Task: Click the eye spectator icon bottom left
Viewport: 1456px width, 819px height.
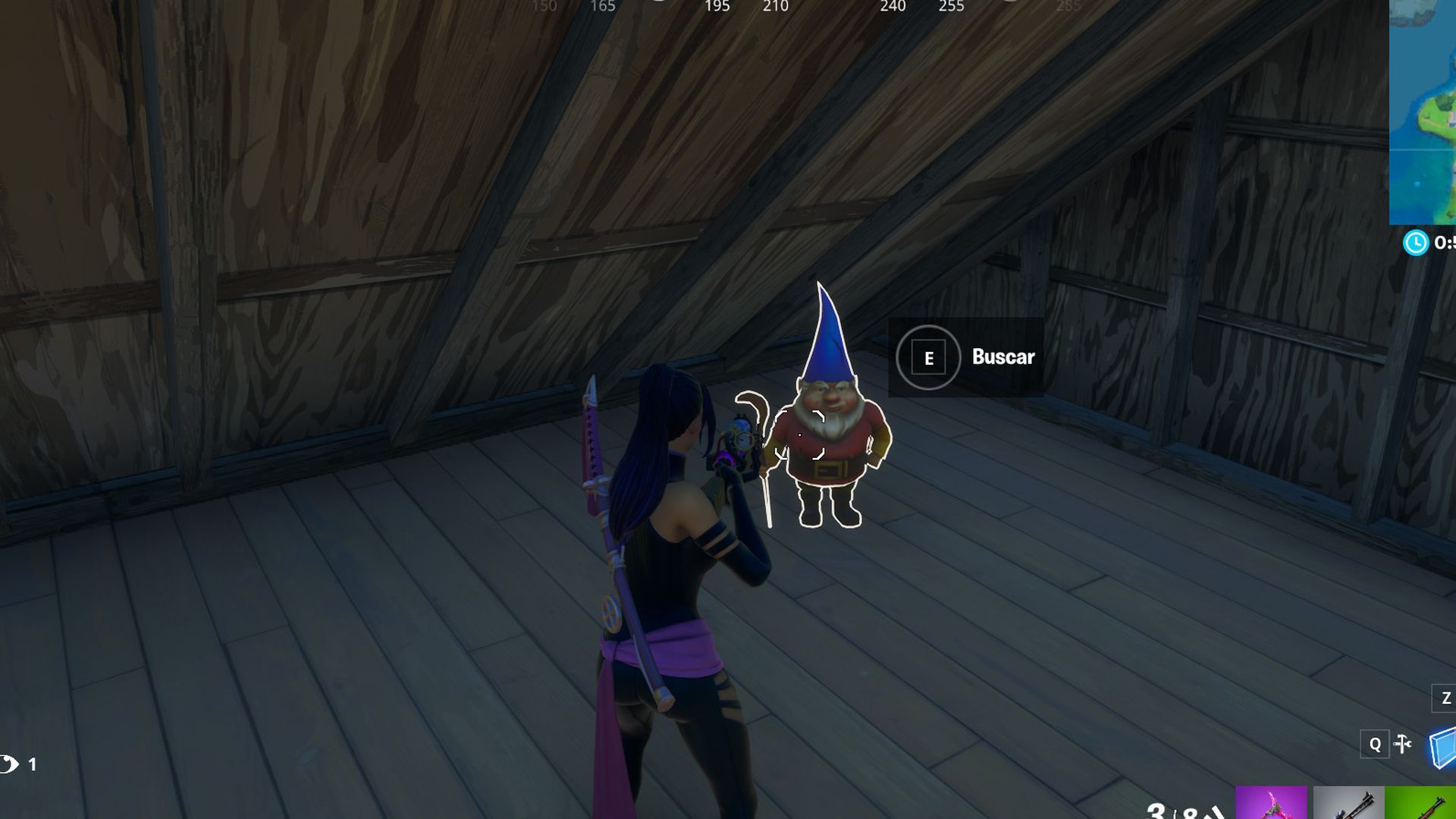Action: 9,762
